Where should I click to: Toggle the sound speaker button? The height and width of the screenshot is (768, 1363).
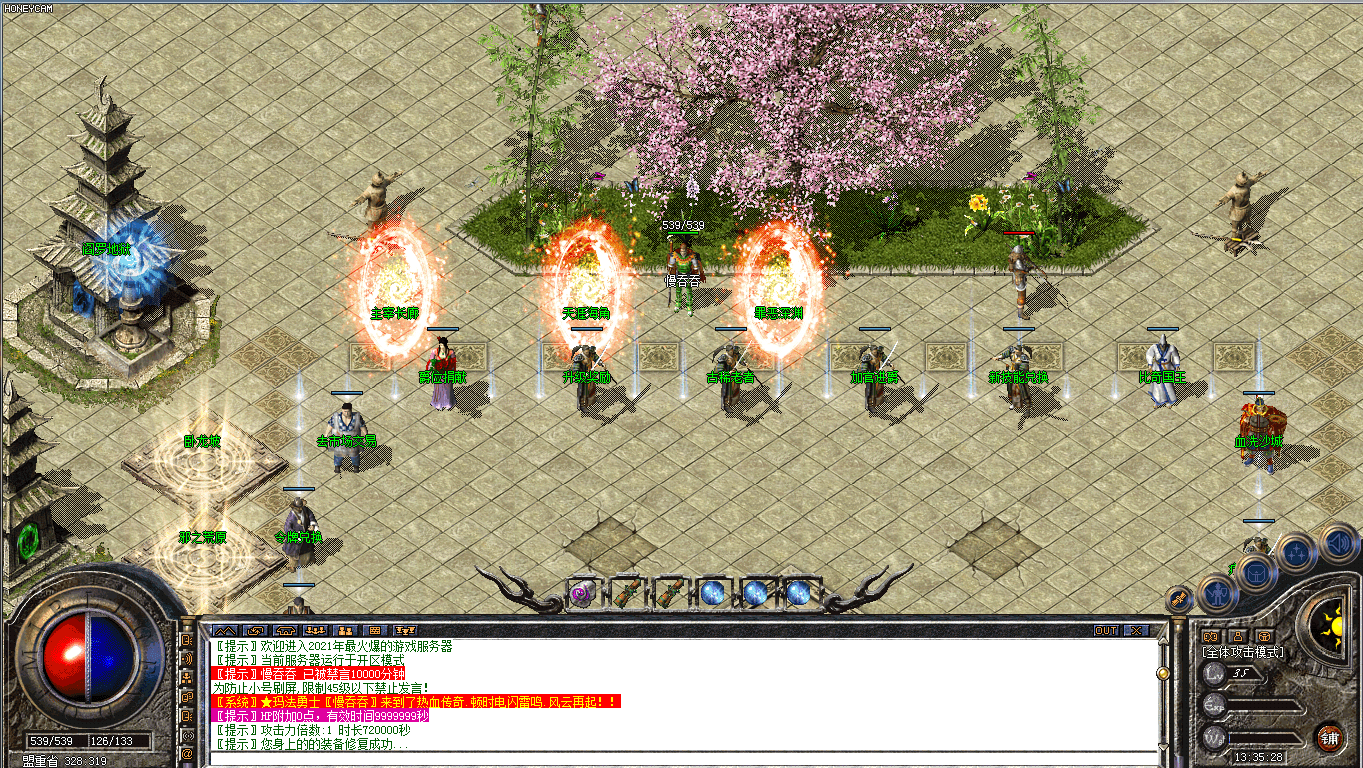[x=1337, y=543]
